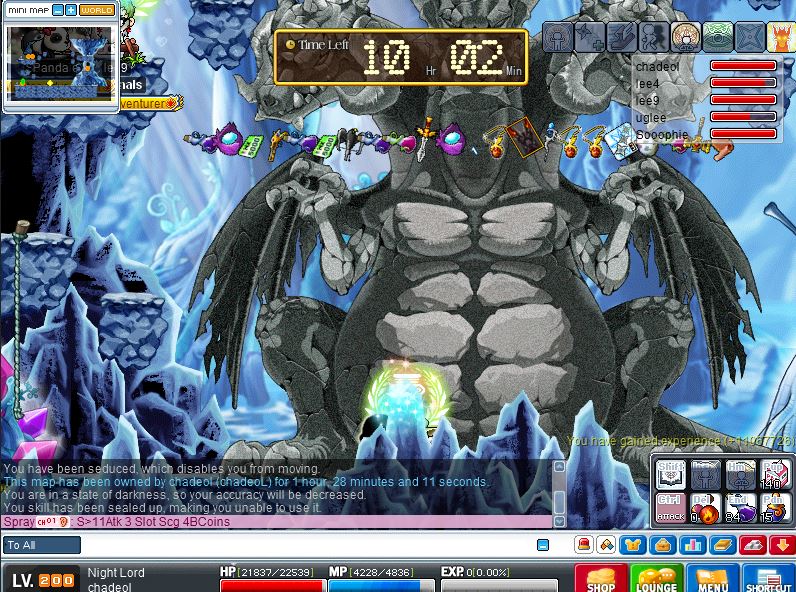This screenshot has height=592, width=796.
Task: Click the Haste running-figure buff icon
Action: [x=622, y=37]
